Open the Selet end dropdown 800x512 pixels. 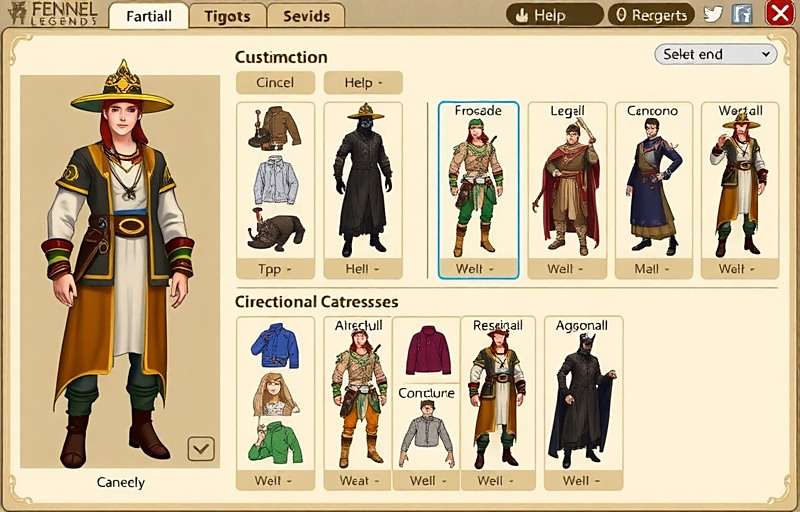715,54
